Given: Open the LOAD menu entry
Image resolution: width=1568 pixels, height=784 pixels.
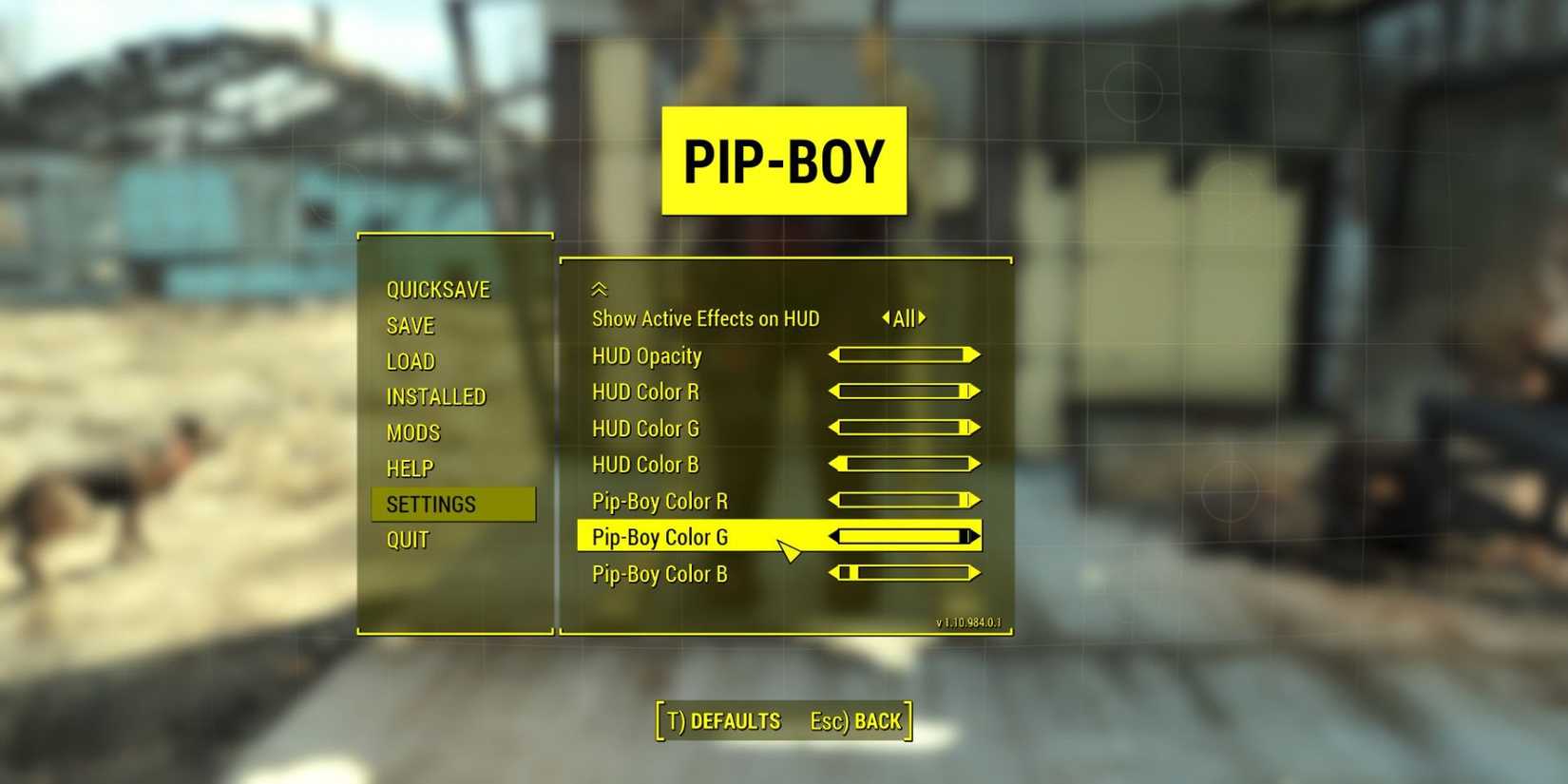Looking at the screenshot, I should click(410, 361).
